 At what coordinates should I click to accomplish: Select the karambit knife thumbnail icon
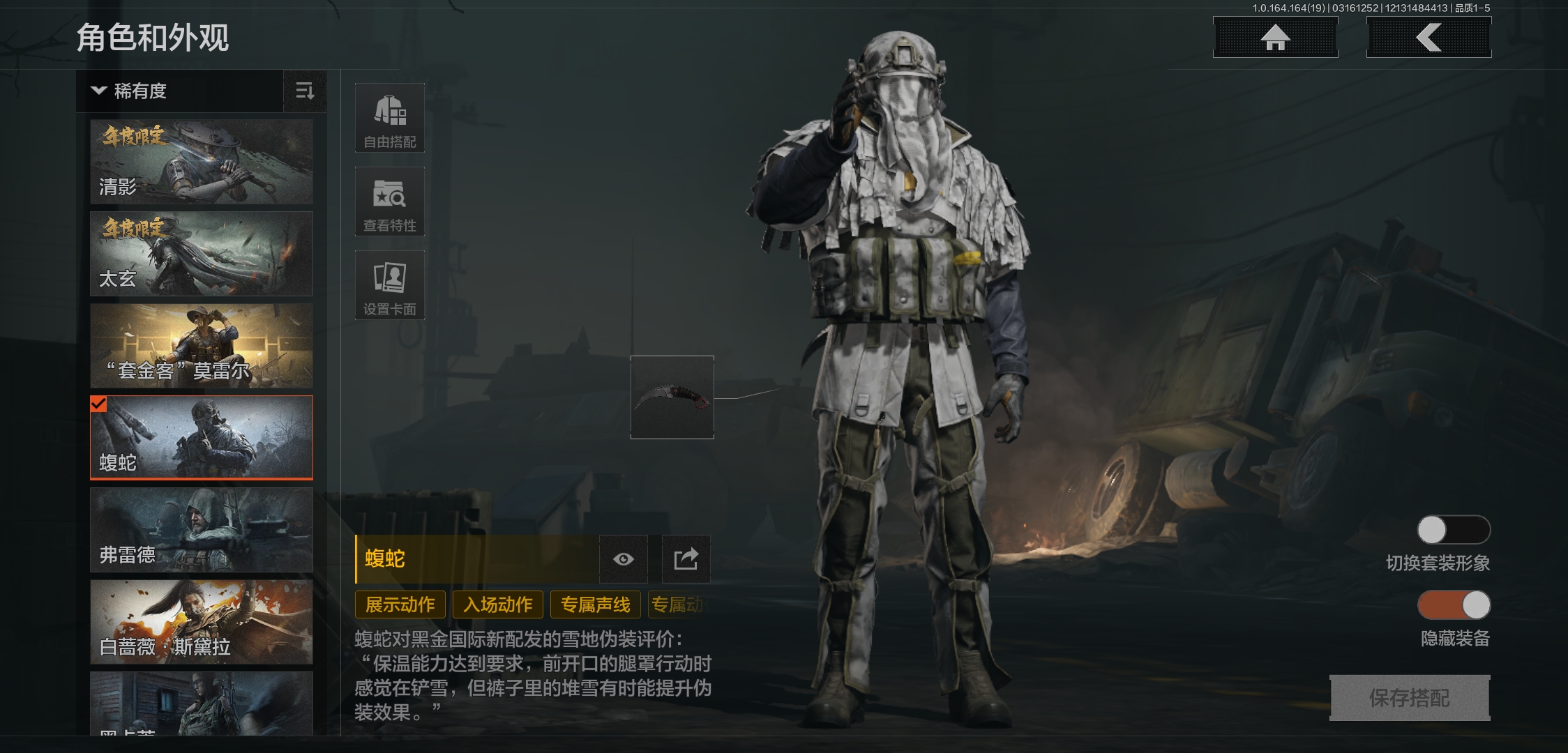coord(671,397)
